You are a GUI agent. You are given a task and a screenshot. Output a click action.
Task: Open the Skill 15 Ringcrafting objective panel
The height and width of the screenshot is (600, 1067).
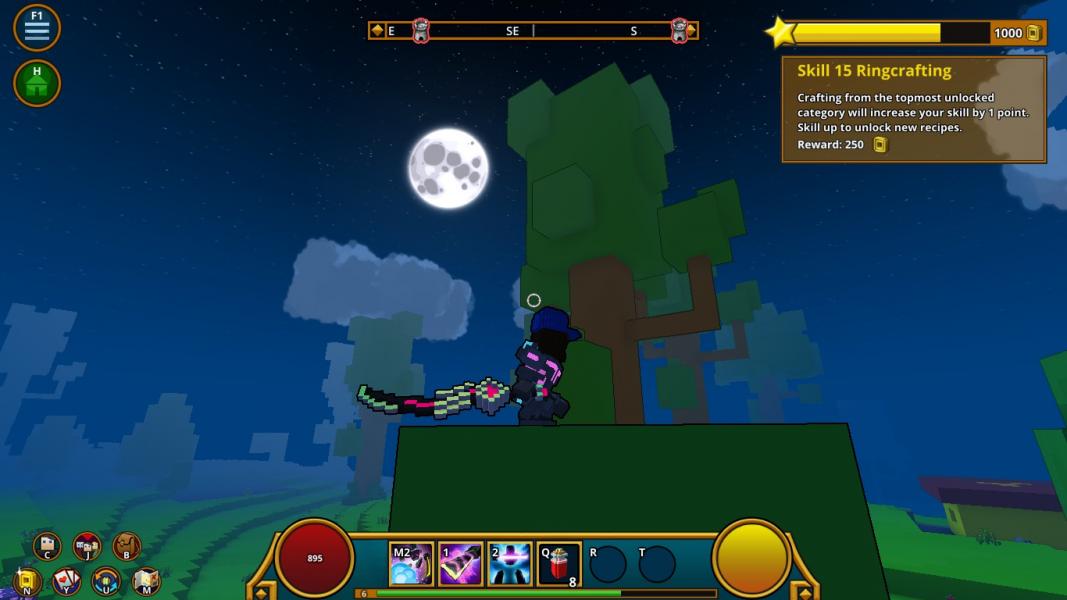(x=913, y=109)
